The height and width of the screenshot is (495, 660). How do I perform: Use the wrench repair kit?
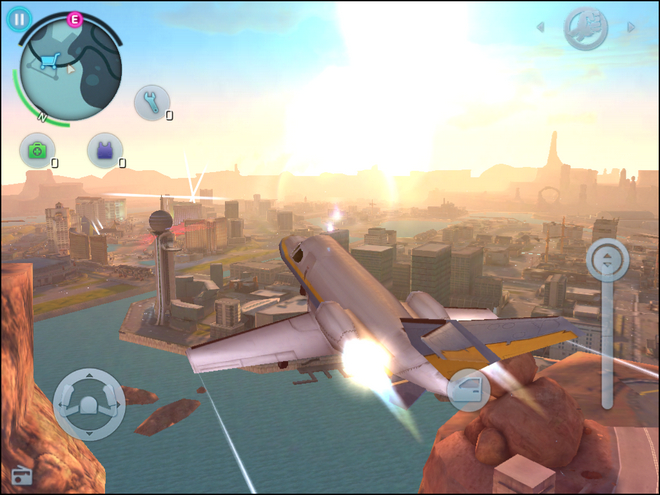[152, 102]
